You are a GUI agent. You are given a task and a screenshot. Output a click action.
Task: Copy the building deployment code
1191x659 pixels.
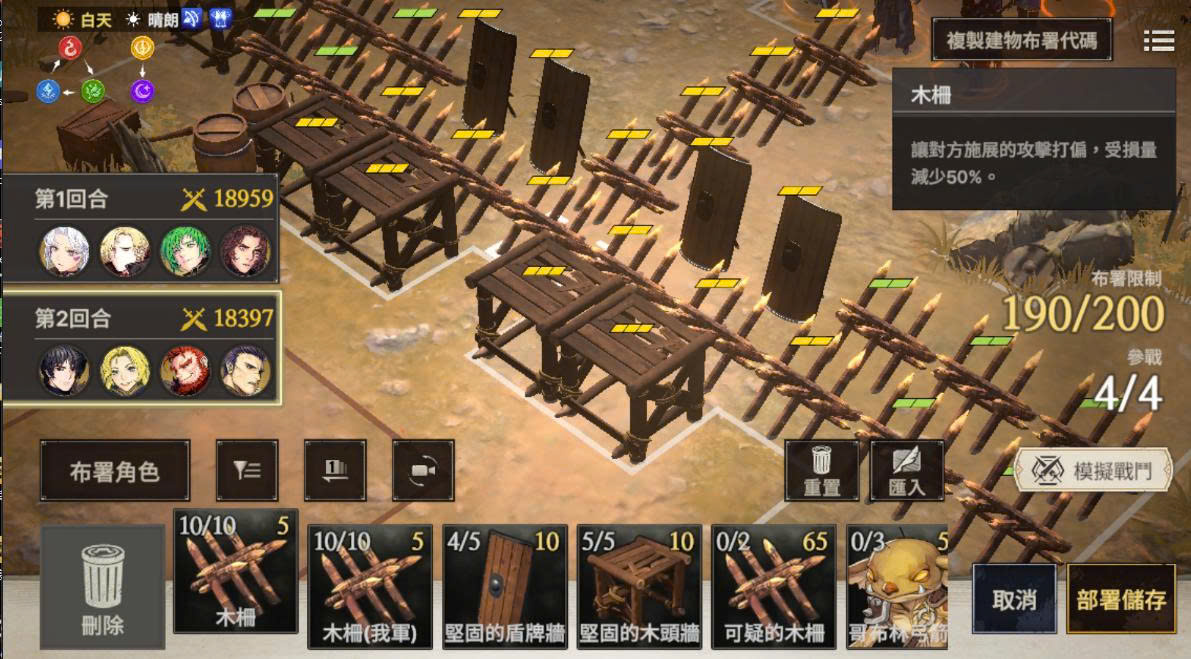(1021, 41)
